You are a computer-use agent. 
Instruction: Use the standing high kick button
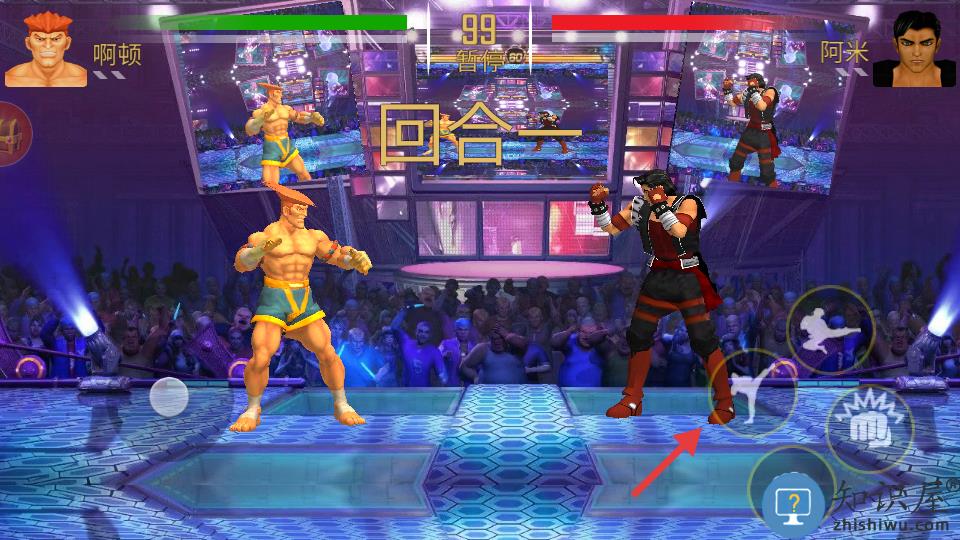(x=753, y=392)
